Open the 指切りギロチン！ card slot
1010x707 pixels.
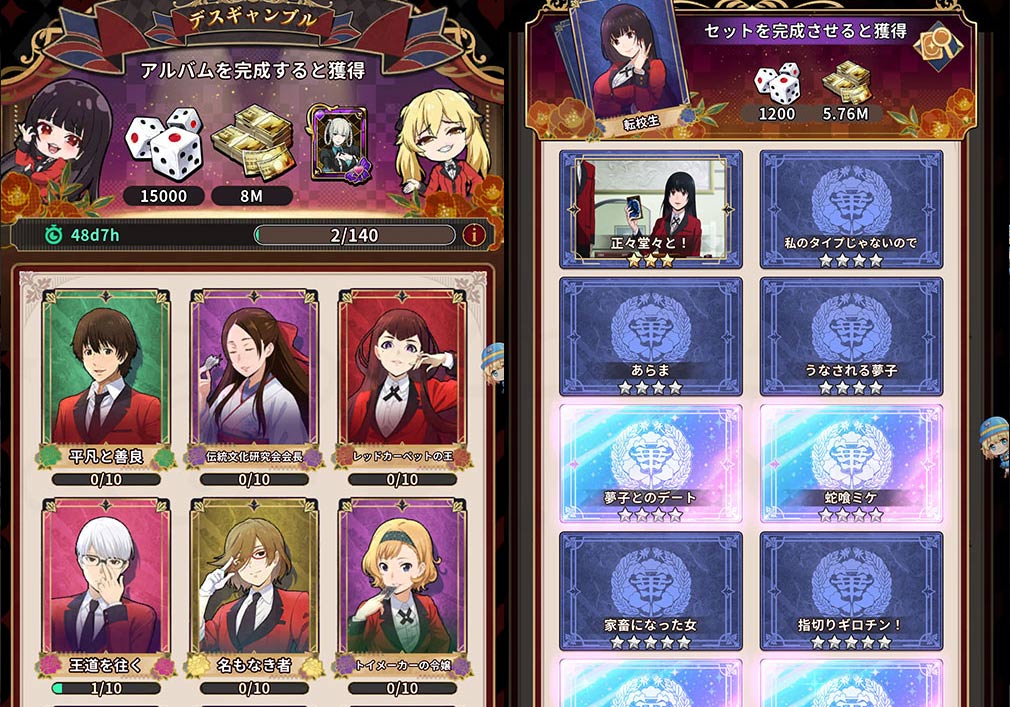(x=851, y=591)
